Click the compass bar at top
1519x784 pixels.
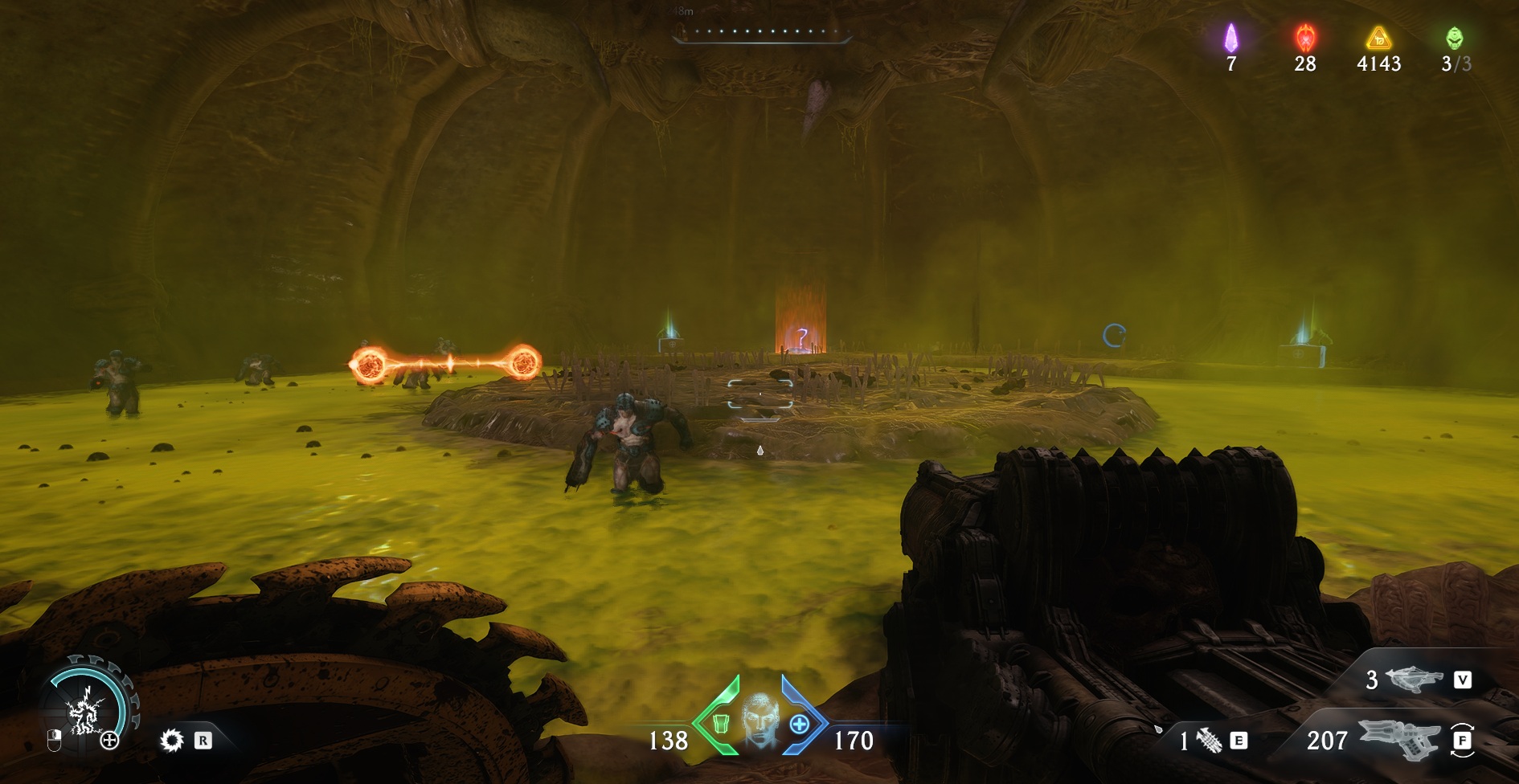761,33
